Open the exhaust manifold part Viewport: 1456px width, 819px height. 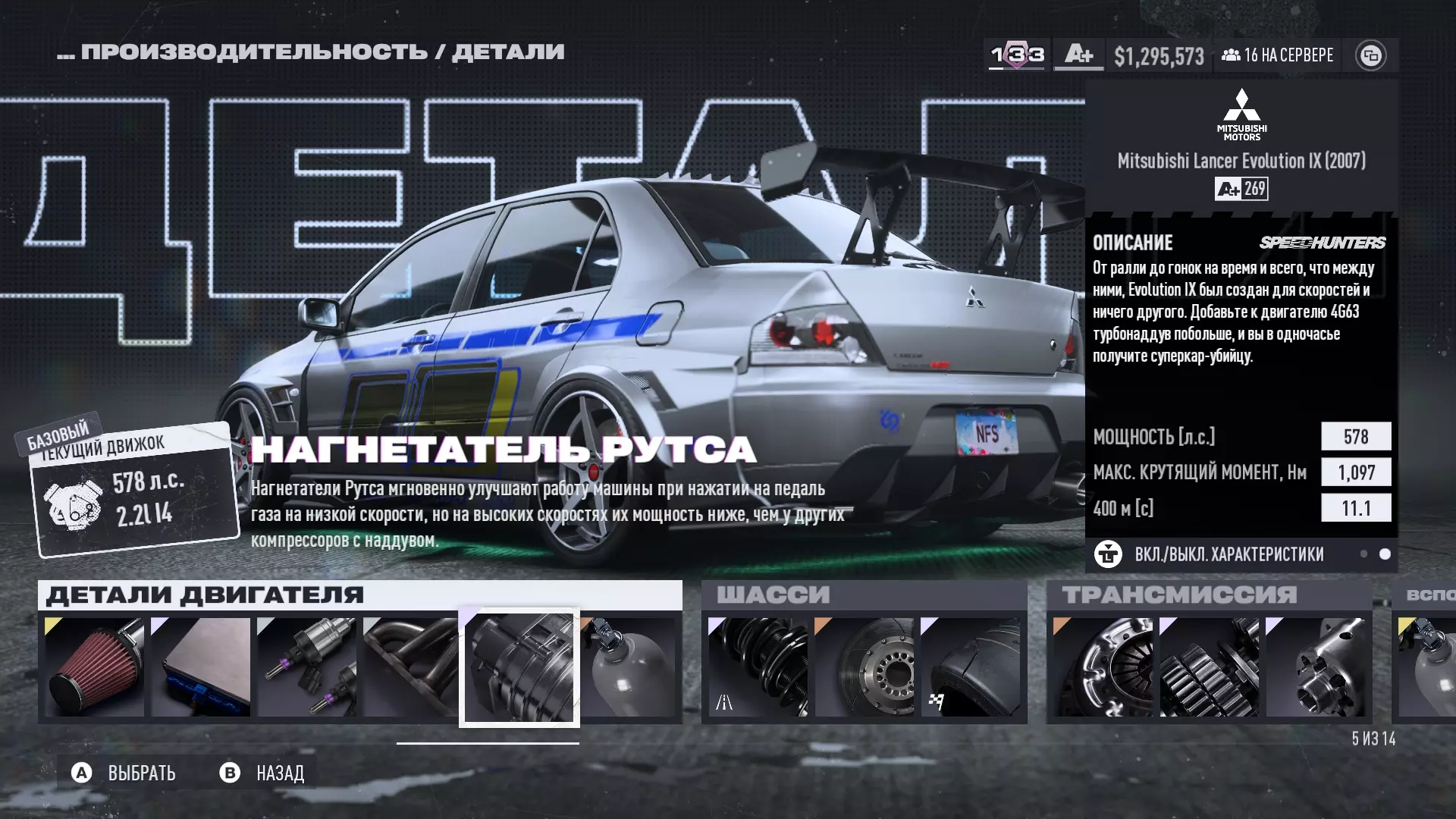click(x=411, y=667)
